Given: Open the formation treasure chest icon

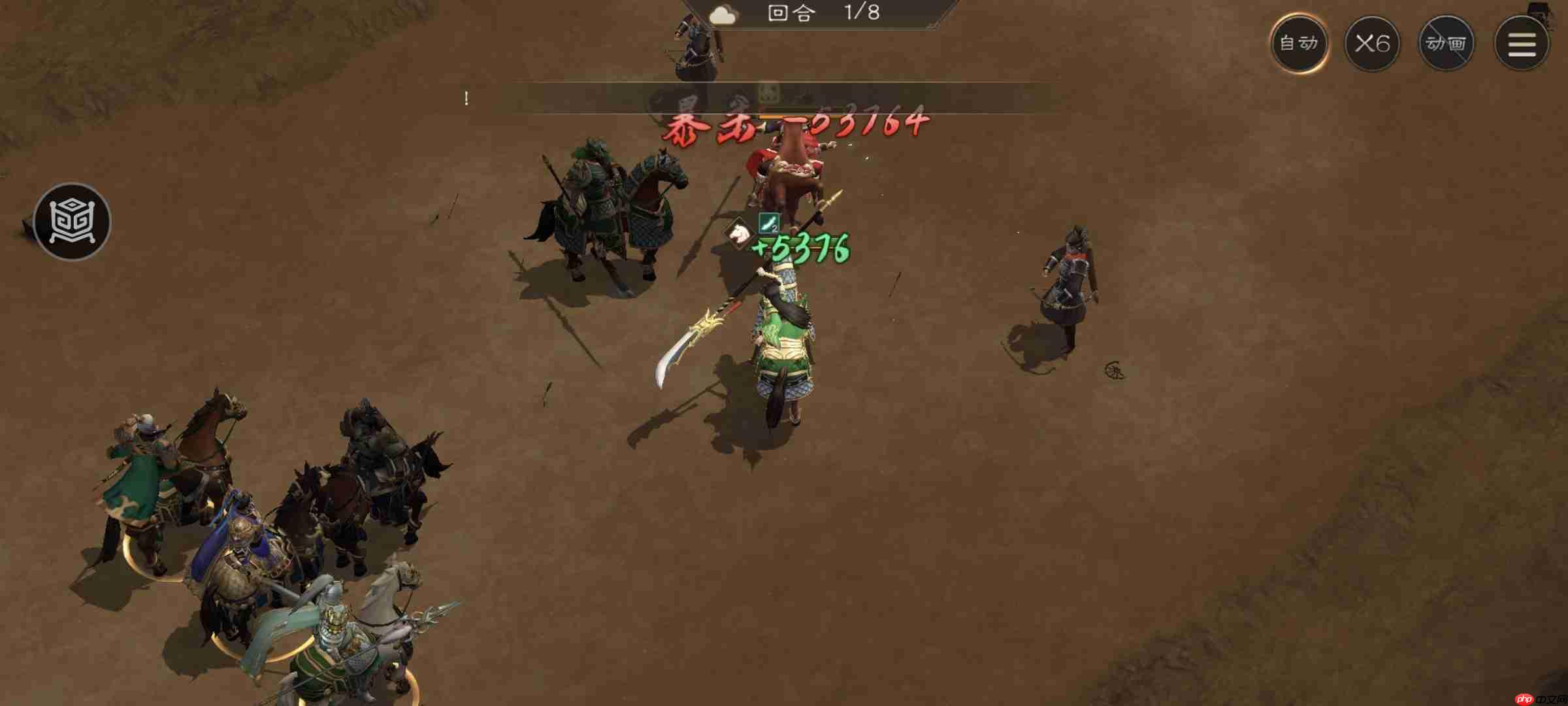Looking at the screenshot, I should coord(72,221).
